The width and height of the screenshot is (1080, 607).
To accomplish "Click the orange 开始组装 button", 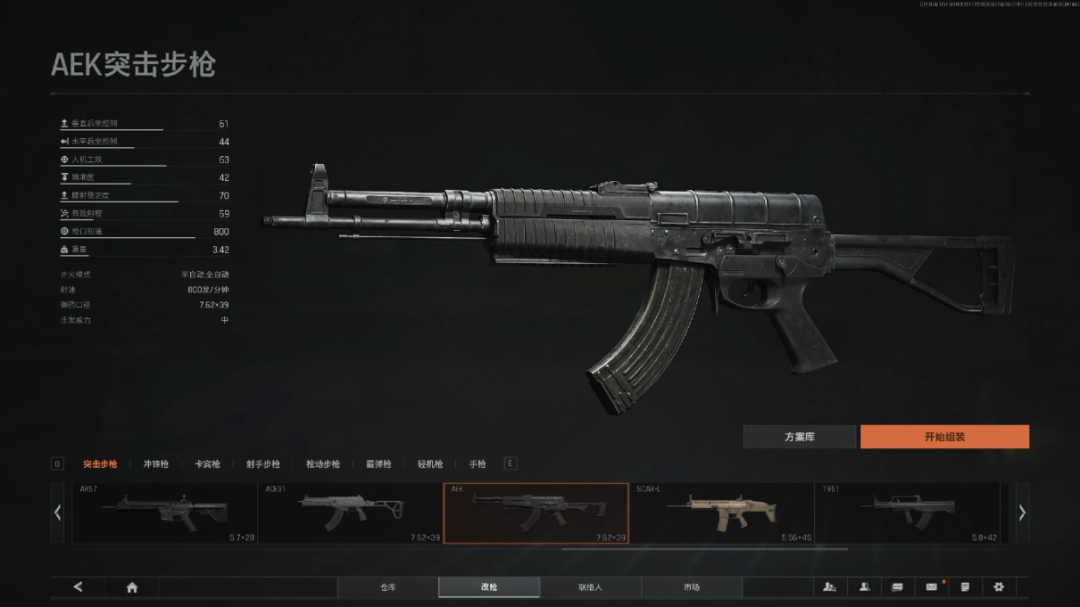I will coord(944,437).
